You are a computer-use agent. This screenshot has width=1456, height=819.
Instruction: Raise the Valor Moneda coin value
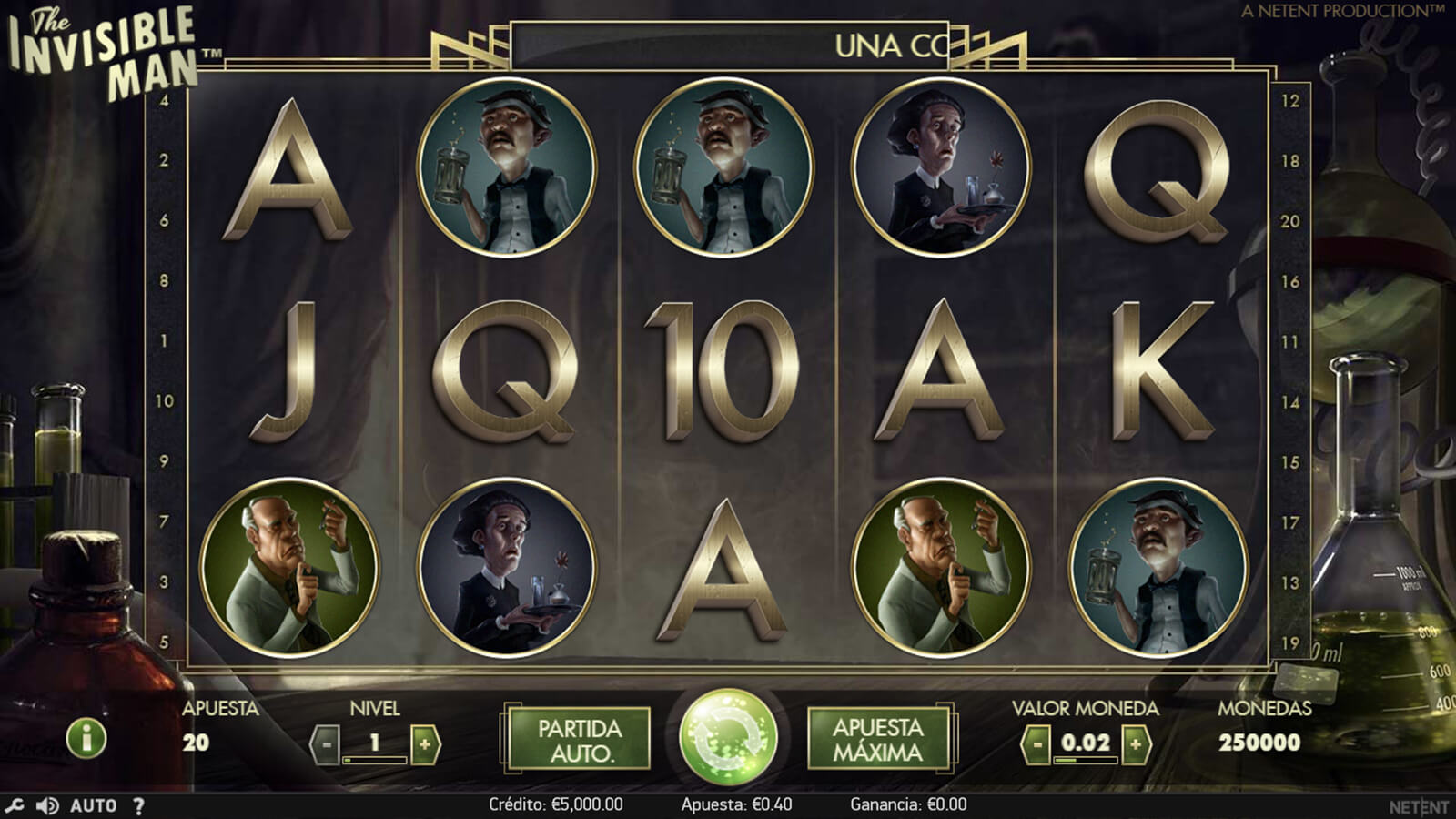click(x=1135, y=744)
